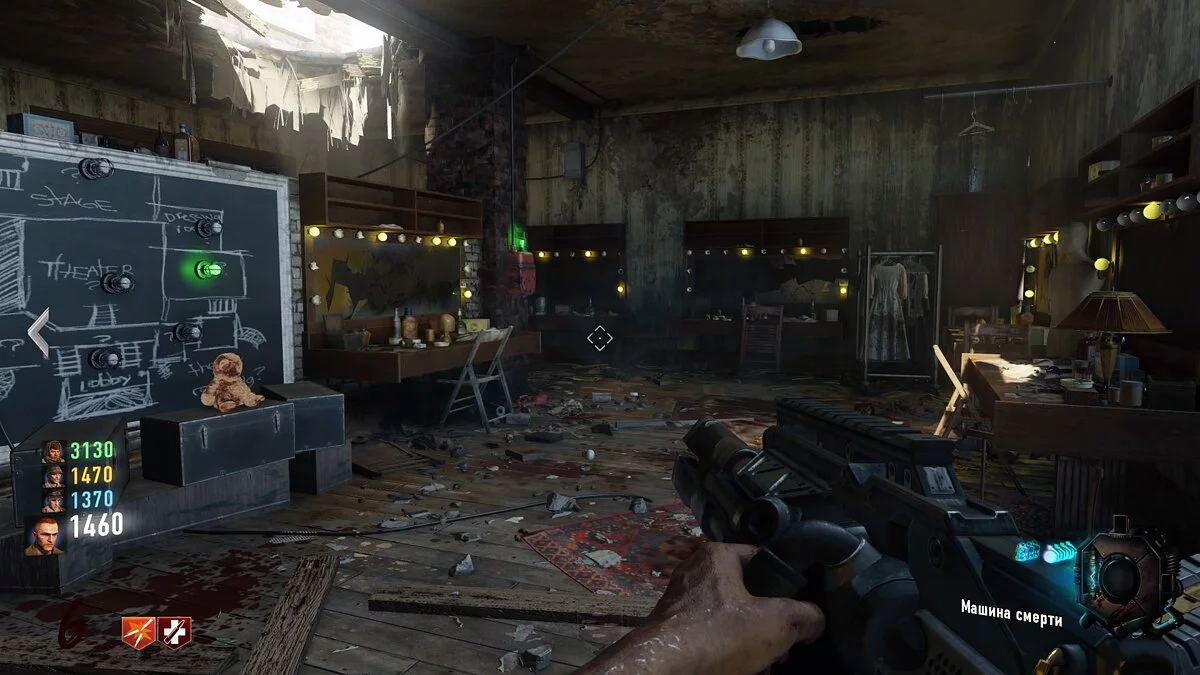Click the orange starburst perk icon
The width and height of the screenshot is (1200, 675).
(139, 632)
